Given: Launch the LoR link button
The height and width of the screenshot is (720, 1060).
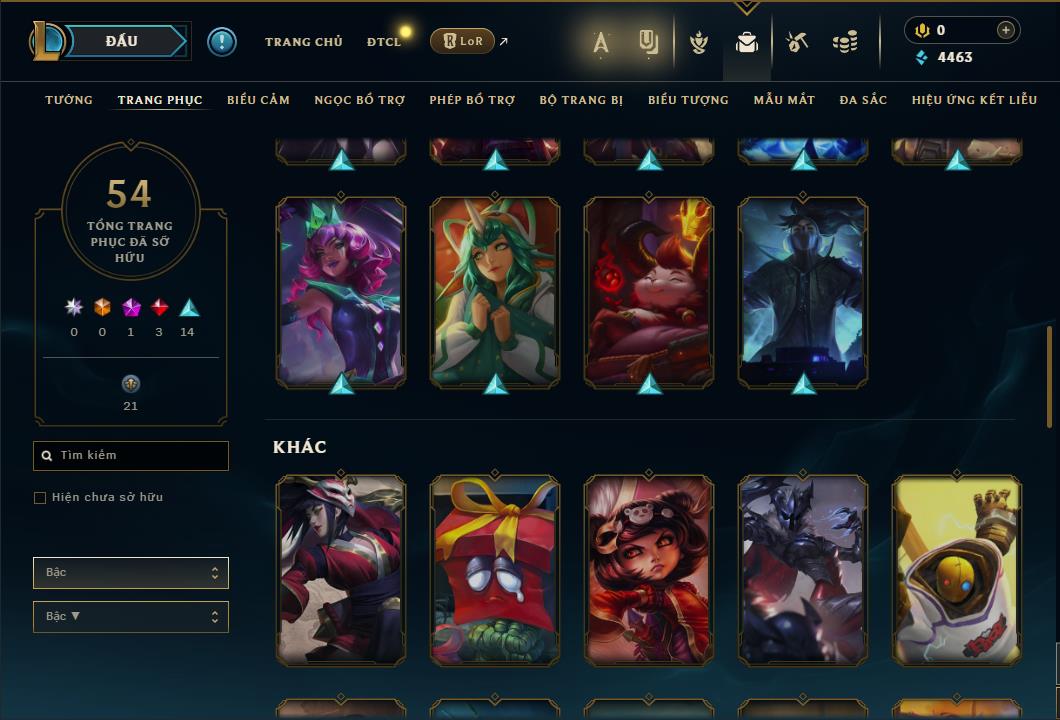Looking at the screenshot, I should click(x=462, y=41).
